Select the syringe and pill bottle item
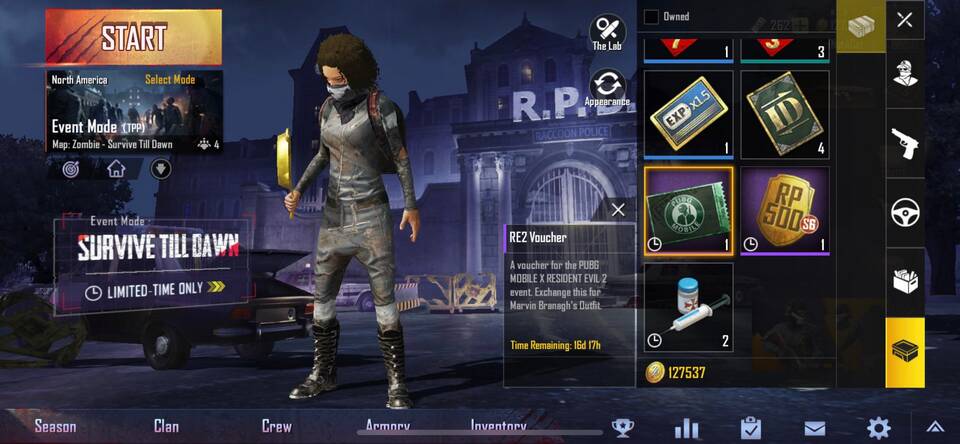Screen dimensions: 960x444 [x=688, y=306]
